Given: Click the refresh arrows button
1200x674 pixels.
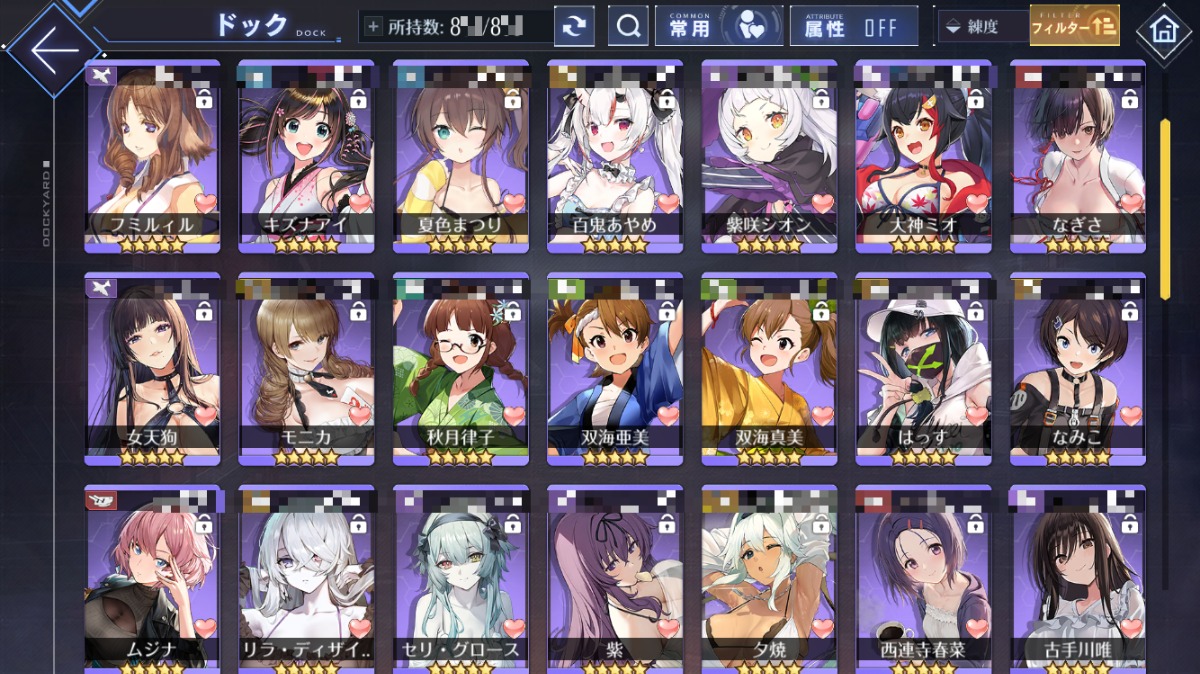Looking at the screenshot, I should point(574,26).
